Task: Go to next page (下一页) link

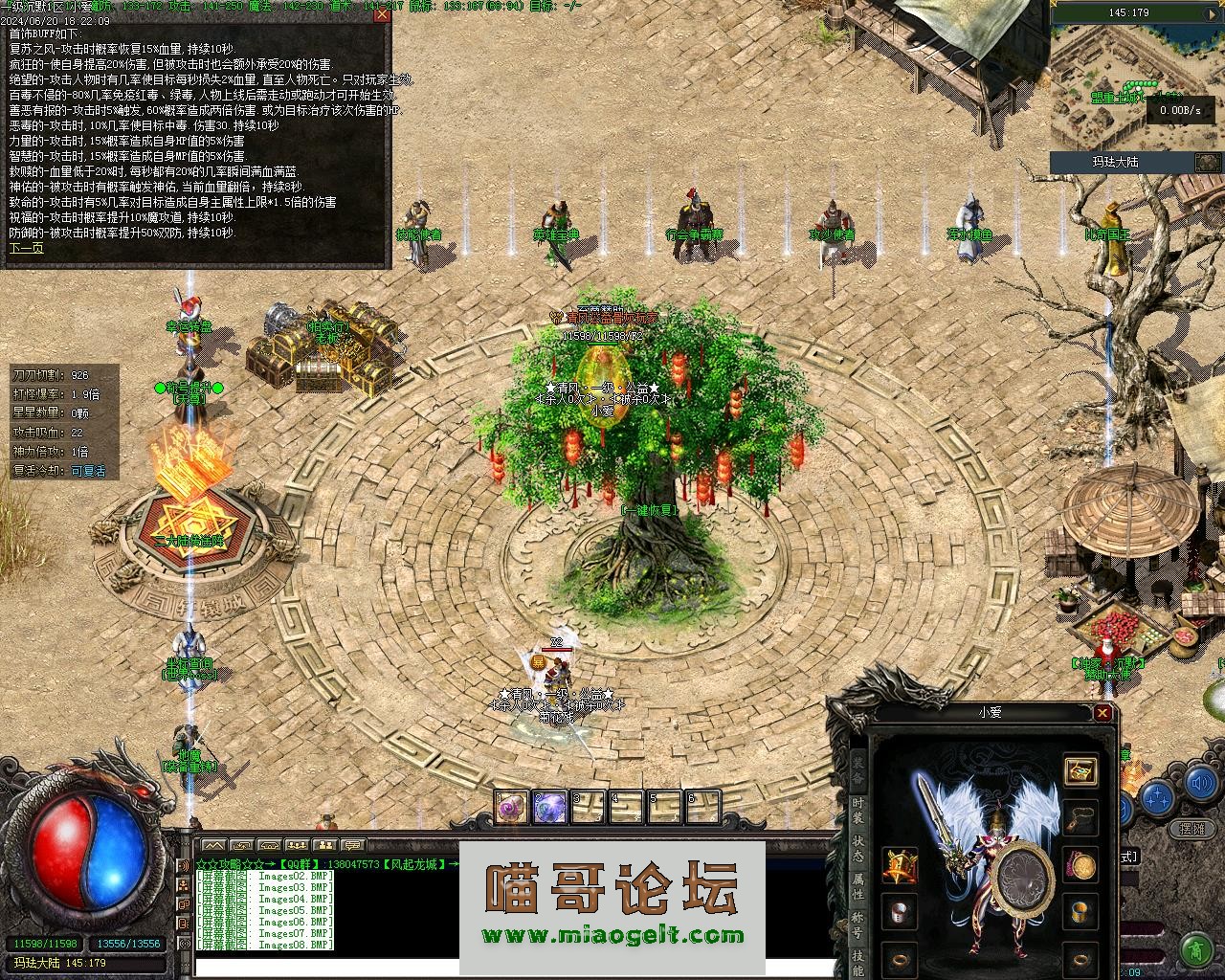Action: (26, 248)
